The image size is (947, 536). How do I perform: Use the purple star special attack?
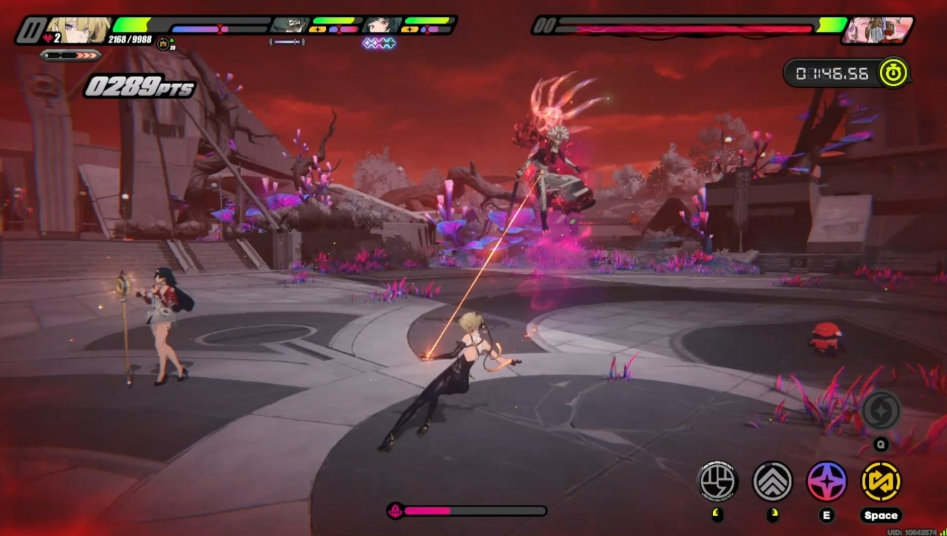[x=827, y=481]
